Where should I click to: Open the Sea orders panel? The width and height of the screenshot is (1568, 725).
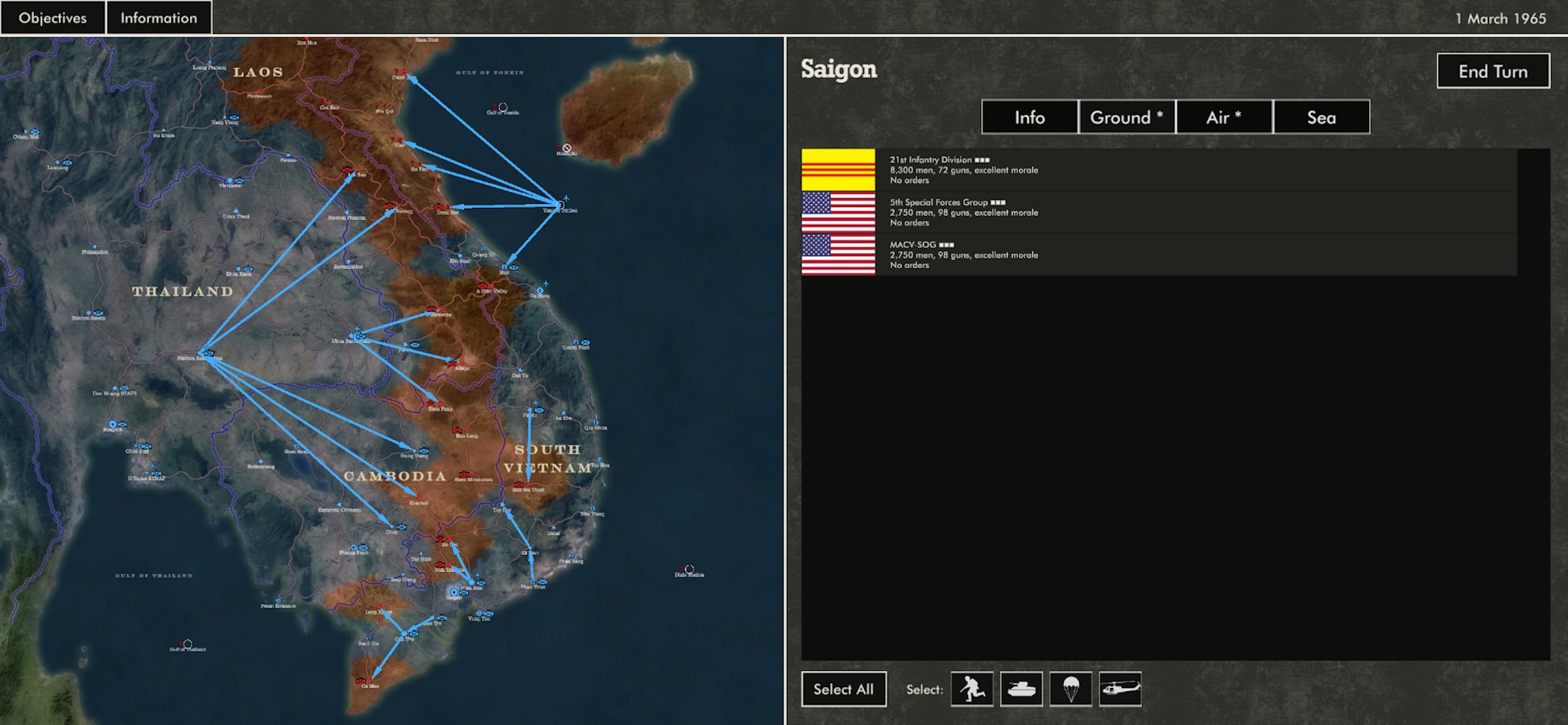[1321, 117]
